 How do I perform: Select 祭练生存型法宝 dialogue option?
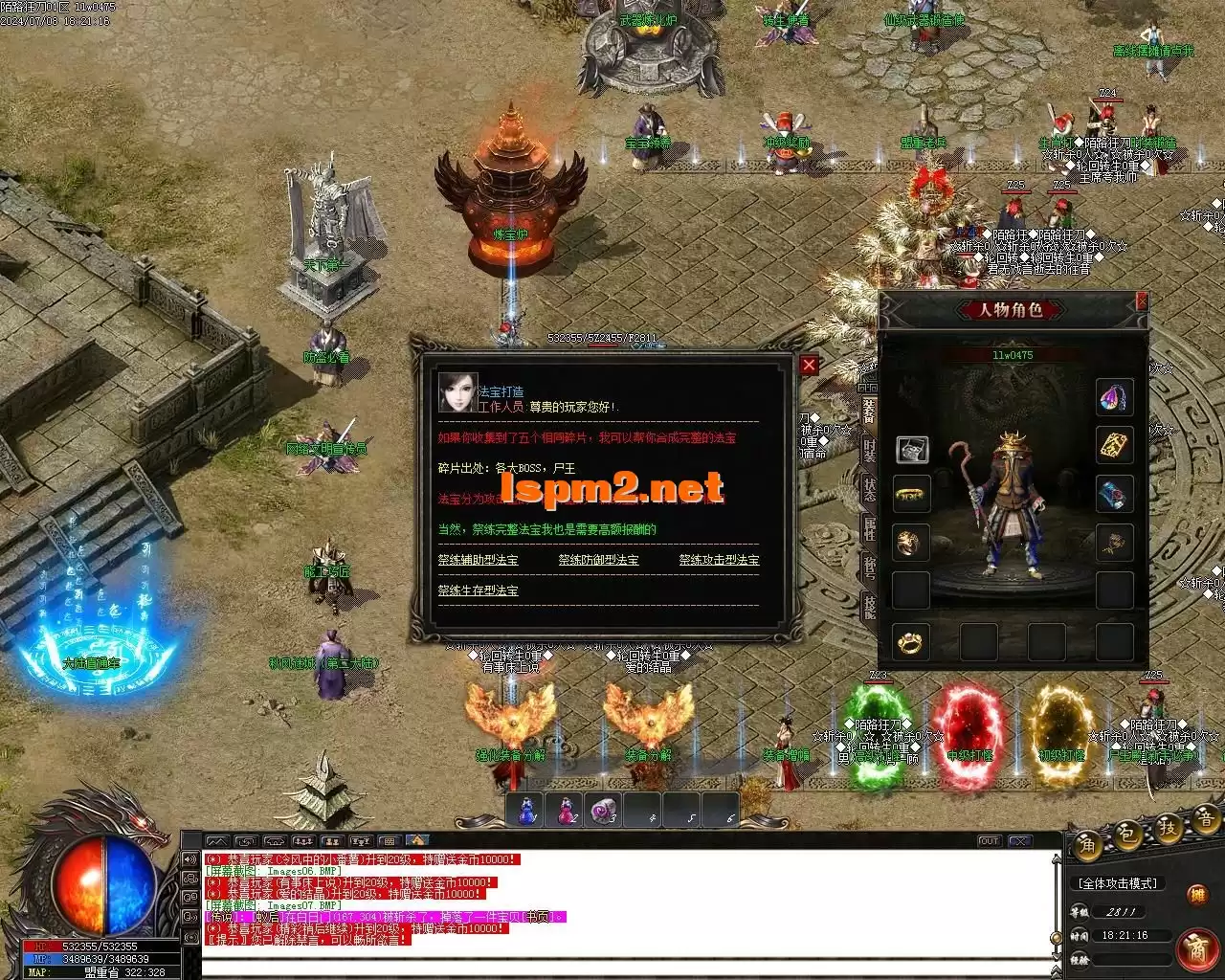(x=478, y=590)
